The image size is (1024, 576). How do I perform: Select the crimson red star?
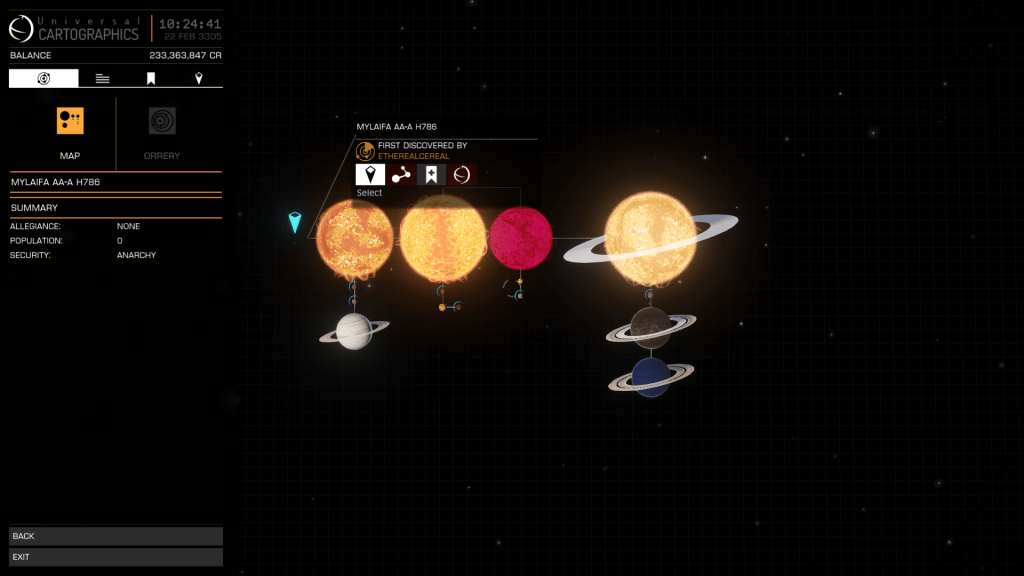[520, 237]
